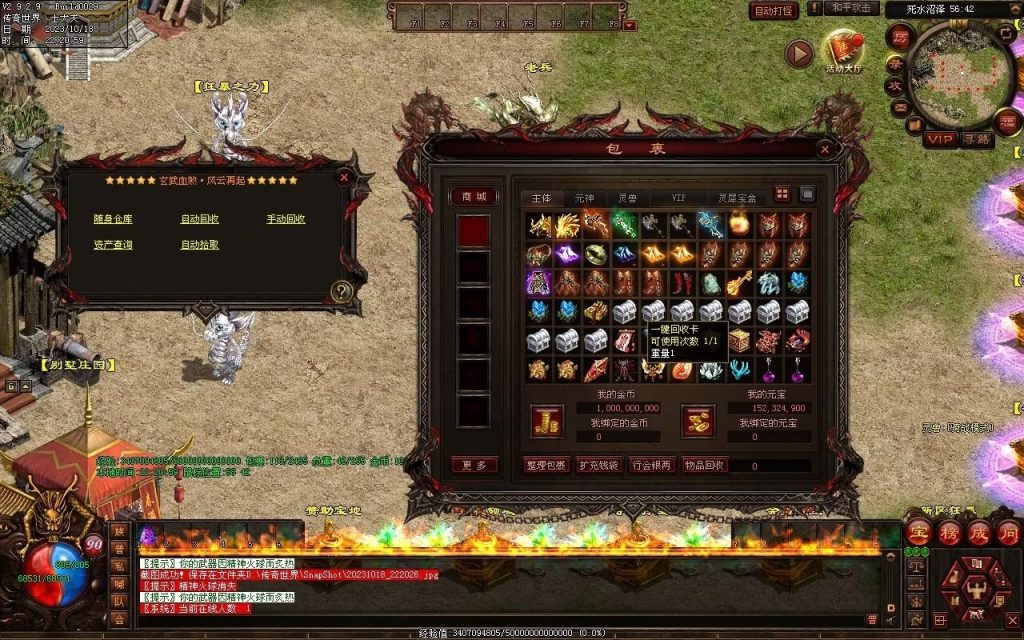Viewport: 1024px width, 640px height.
Task: Click the 扩充钱袋 button
Action: click(x=599, y=465)
